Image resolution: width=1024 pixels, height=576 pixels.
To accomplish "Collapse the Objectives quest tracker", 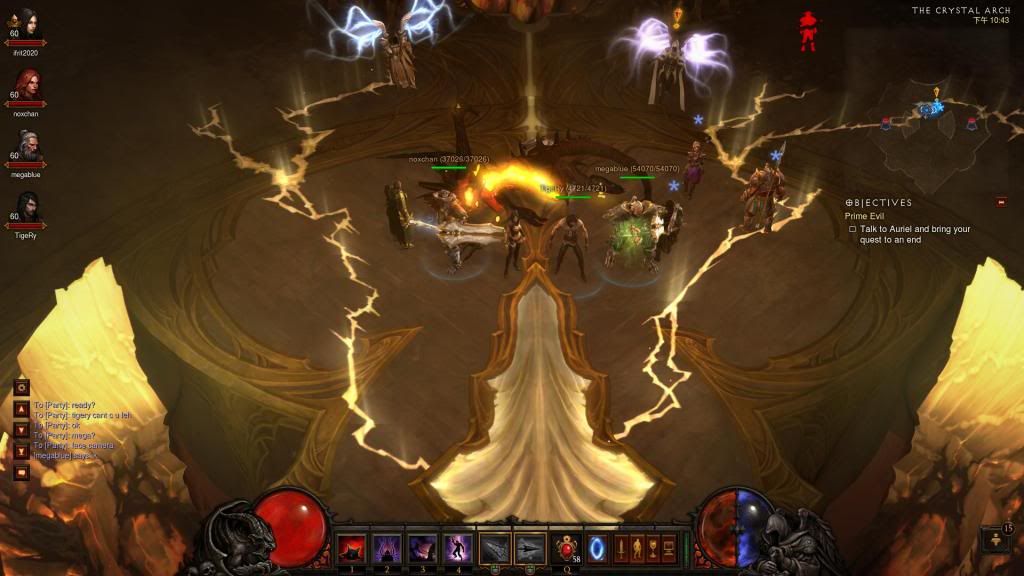I will tap(1001, 202).
